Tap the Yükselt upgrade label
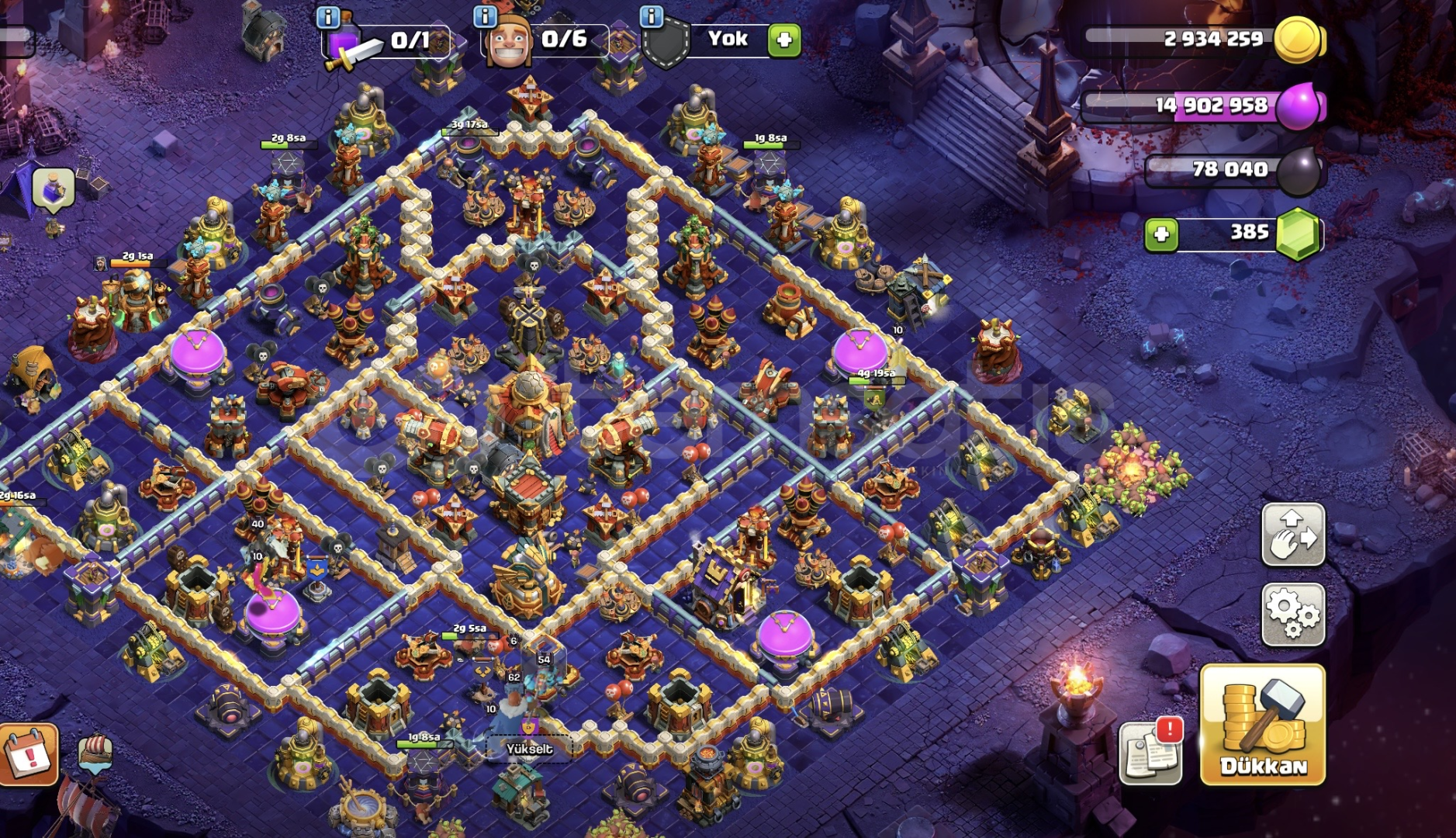The image size is (1456, 838). 529,749
